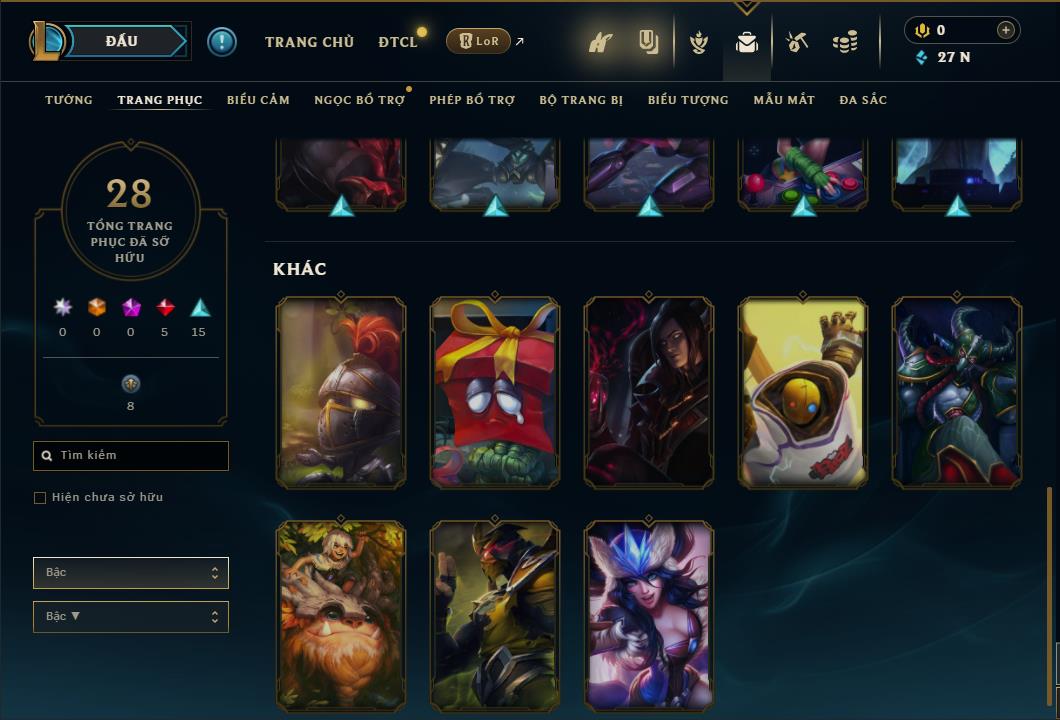The height and width of the screenshot is (720, 1060).
Task: Open the blue exclamation alert icon
Action: point(222,41)
